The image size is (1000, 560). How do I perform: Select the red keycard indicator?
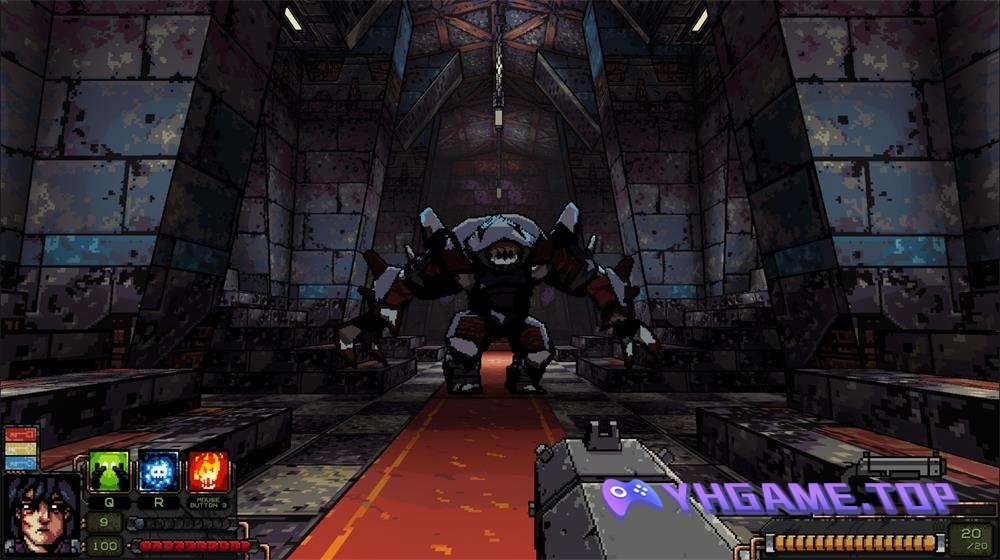20,435
